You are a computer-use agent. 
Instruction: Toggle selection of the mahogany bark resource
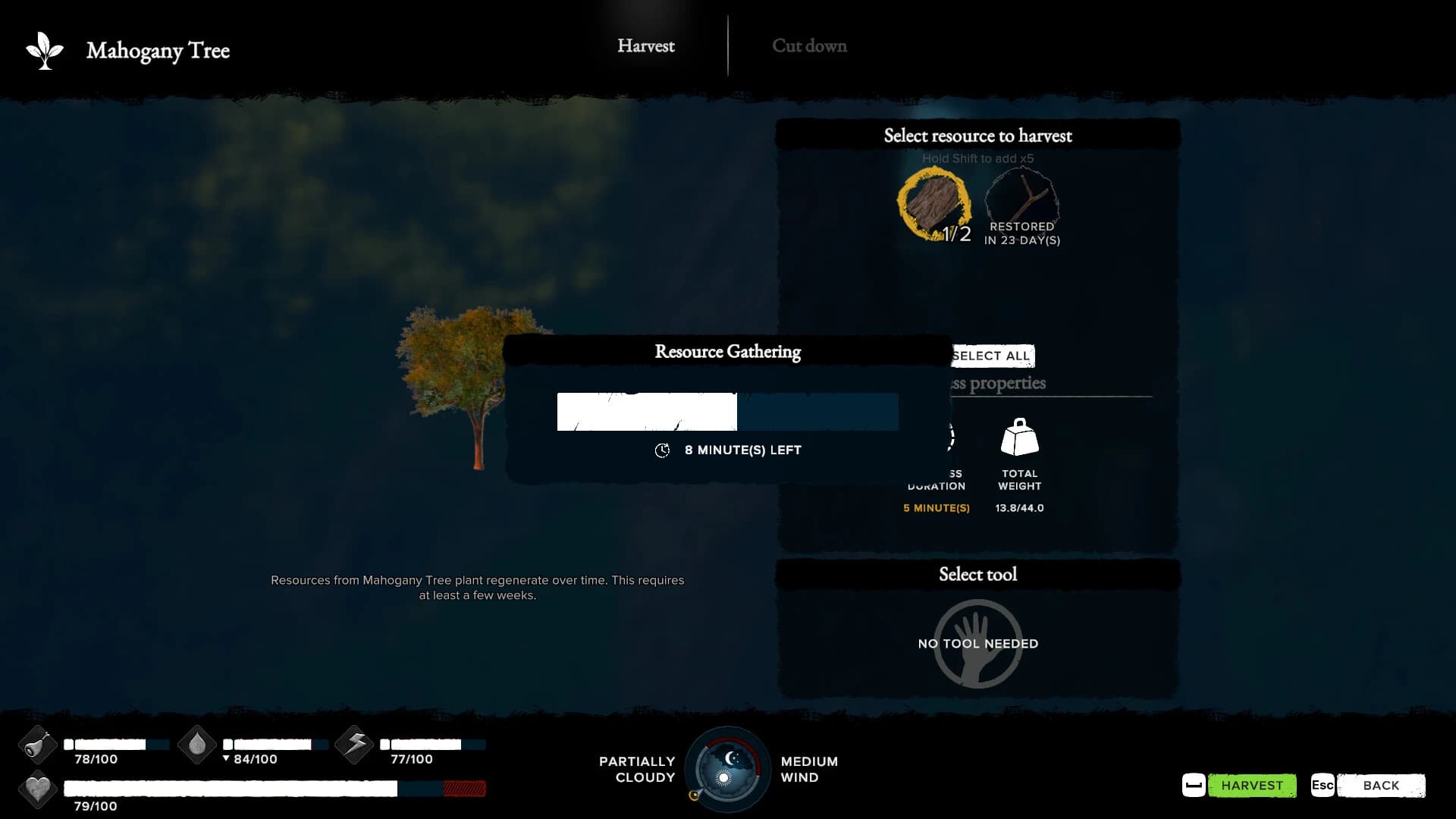tap(935, 203)
